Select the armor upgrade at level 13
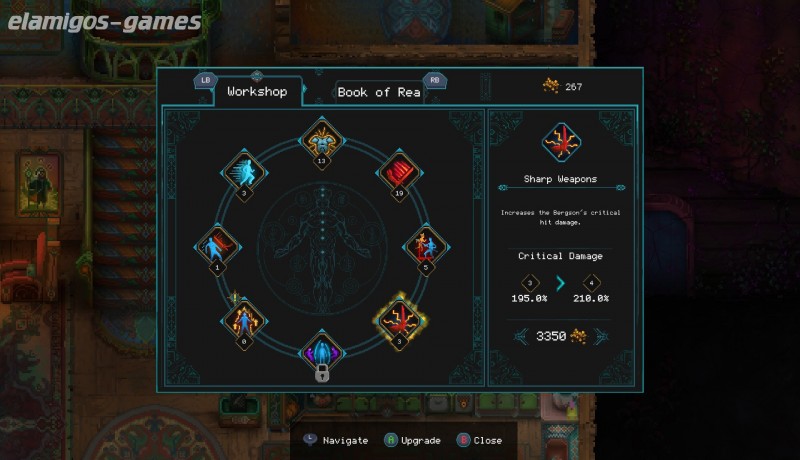 (x=321, y=138)
